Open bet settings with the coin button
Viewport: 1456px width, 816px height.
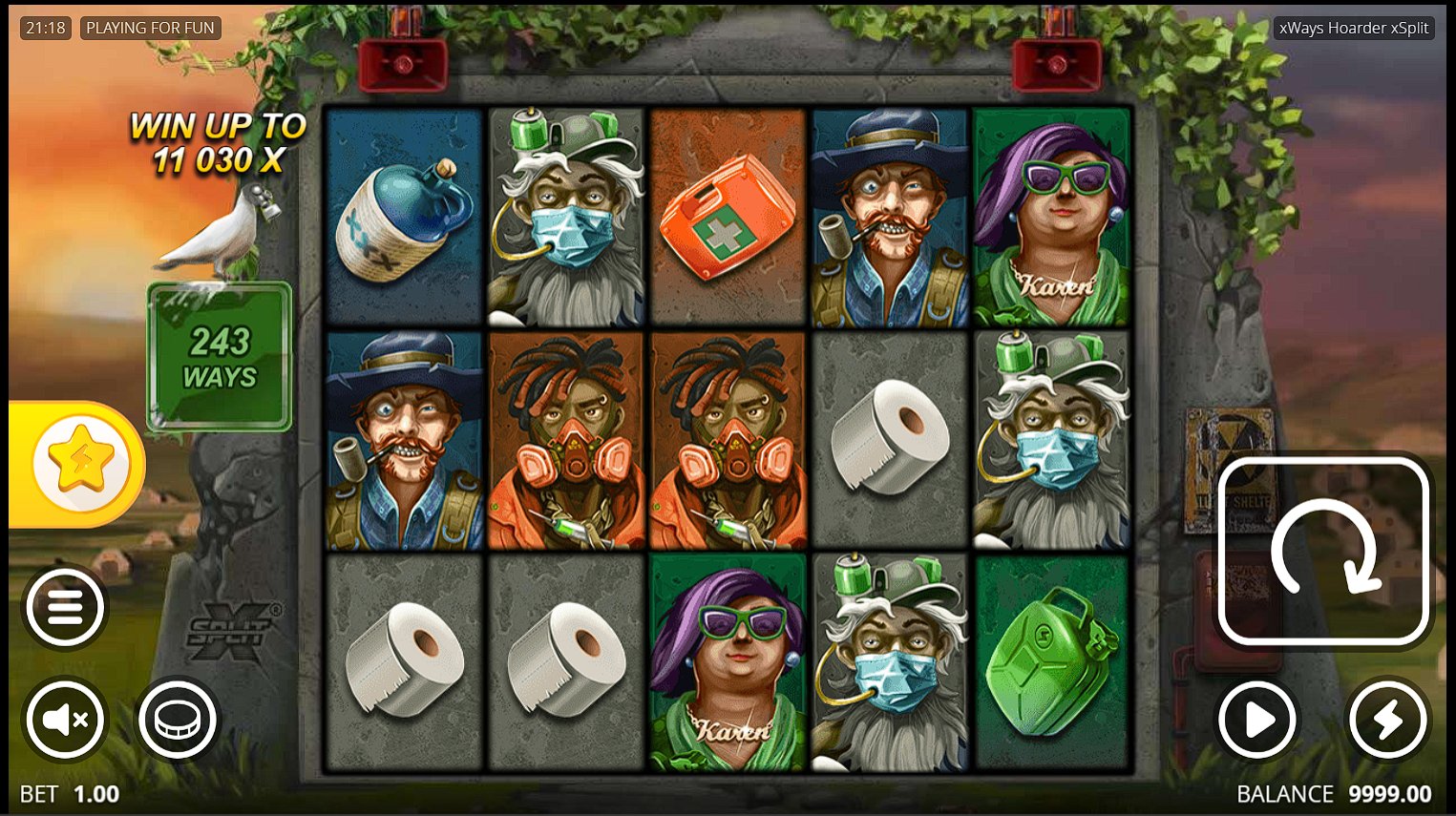[178, 720]
